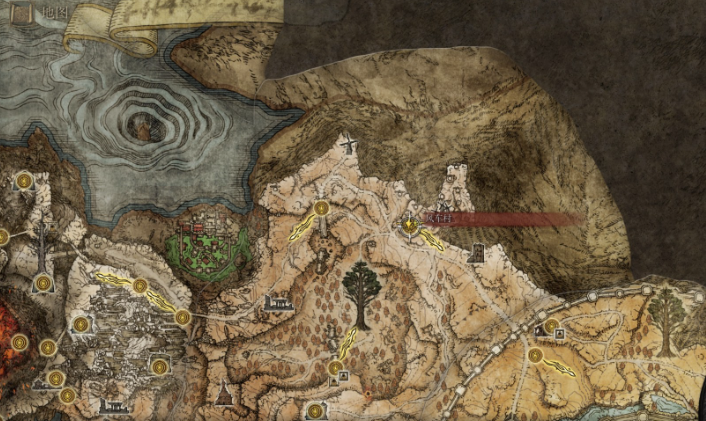Viewport: 706px width, 421px height.
Task: Select the grace directly below the central Minor Erdtree
Action: 335,368
